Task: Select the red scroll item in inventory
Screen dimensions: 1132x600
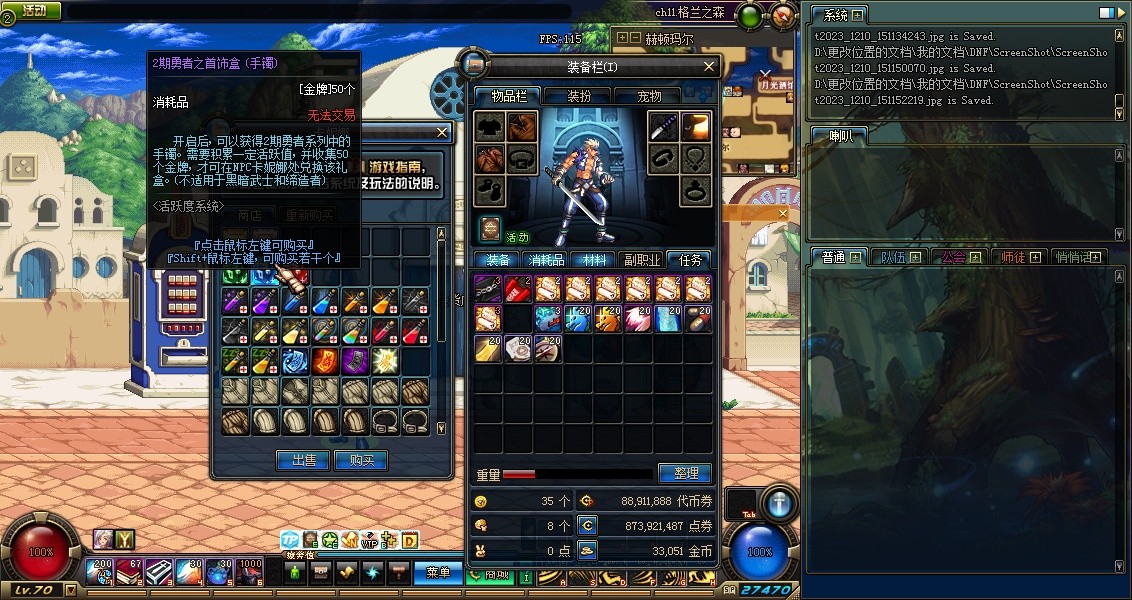Action: pyautogui.click(x=518, y=289)
